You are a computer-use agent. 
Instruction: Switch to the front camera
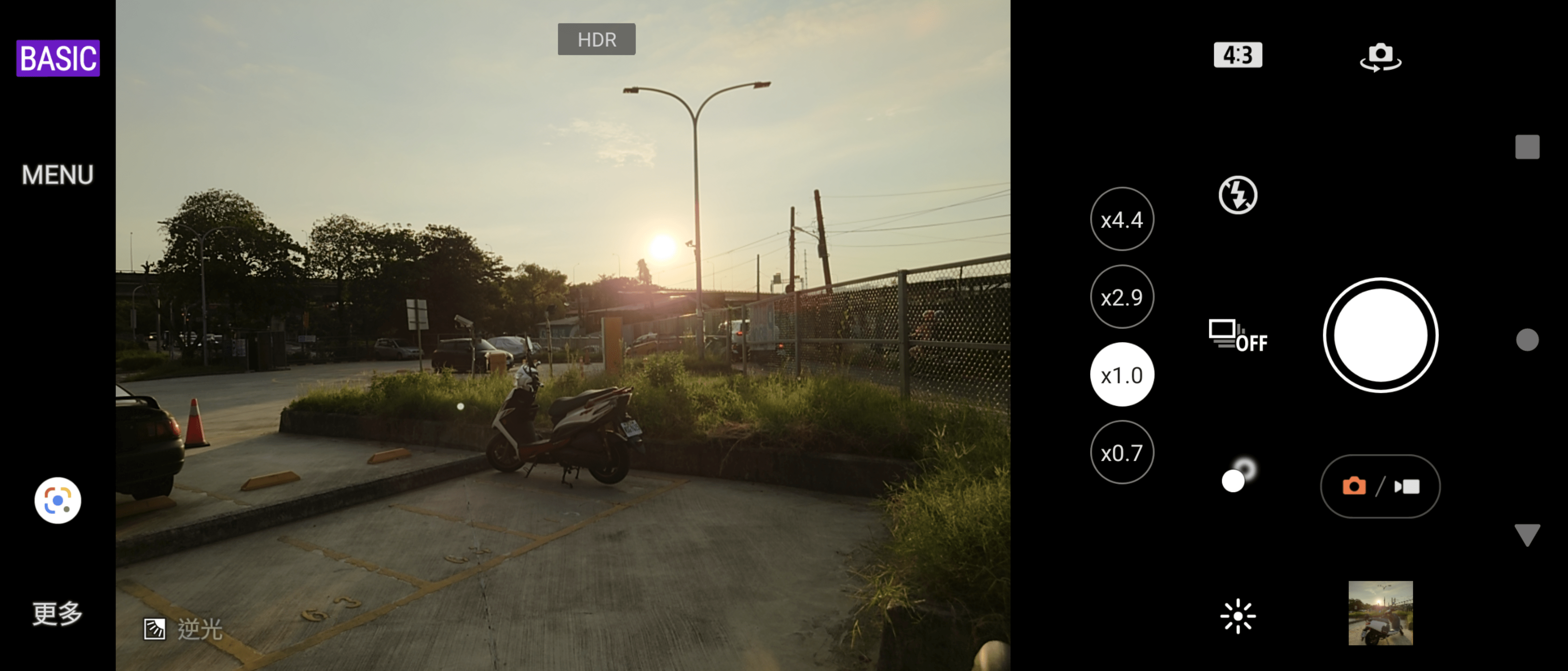click(x=1380, y=57)
